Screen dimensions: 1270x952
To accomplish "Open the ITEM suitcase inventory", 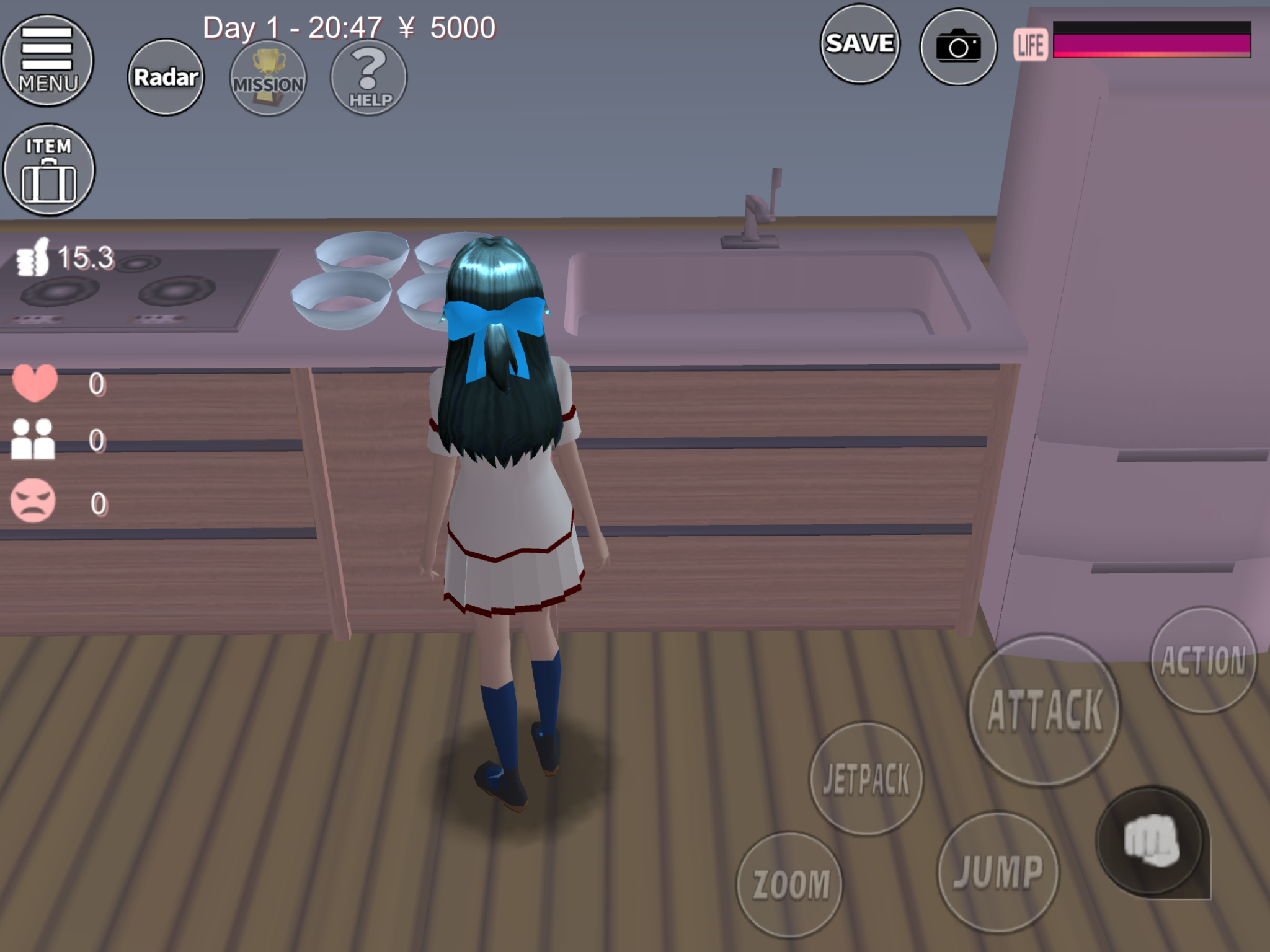I will (x=49, y=170).
